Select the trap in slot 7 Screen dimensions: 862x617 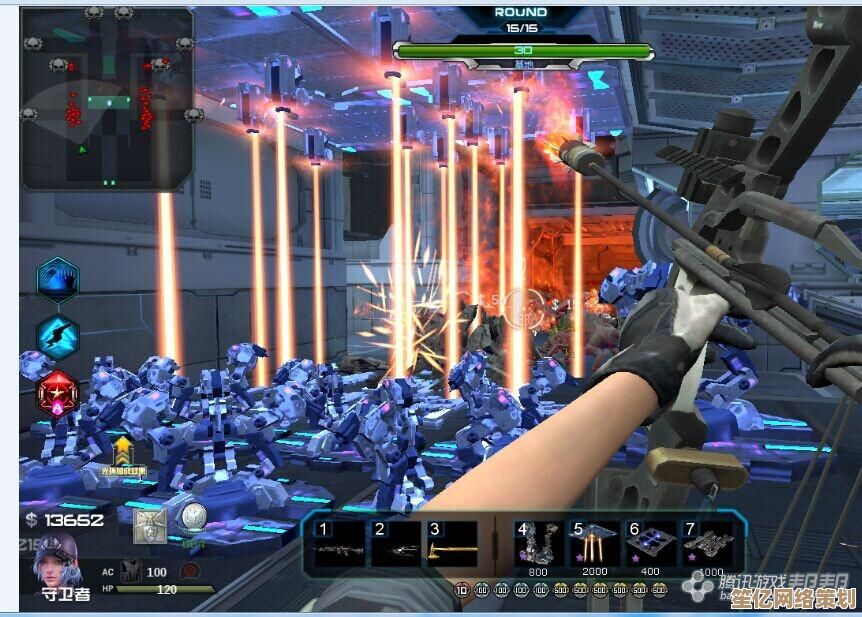[706, 545]
